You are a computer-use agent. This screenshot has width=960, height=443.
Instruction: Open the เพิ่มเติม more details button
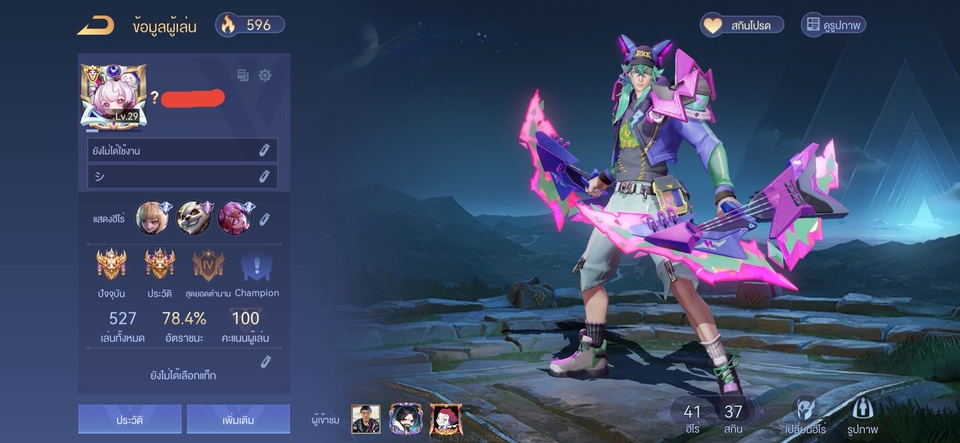pos(238,420)
